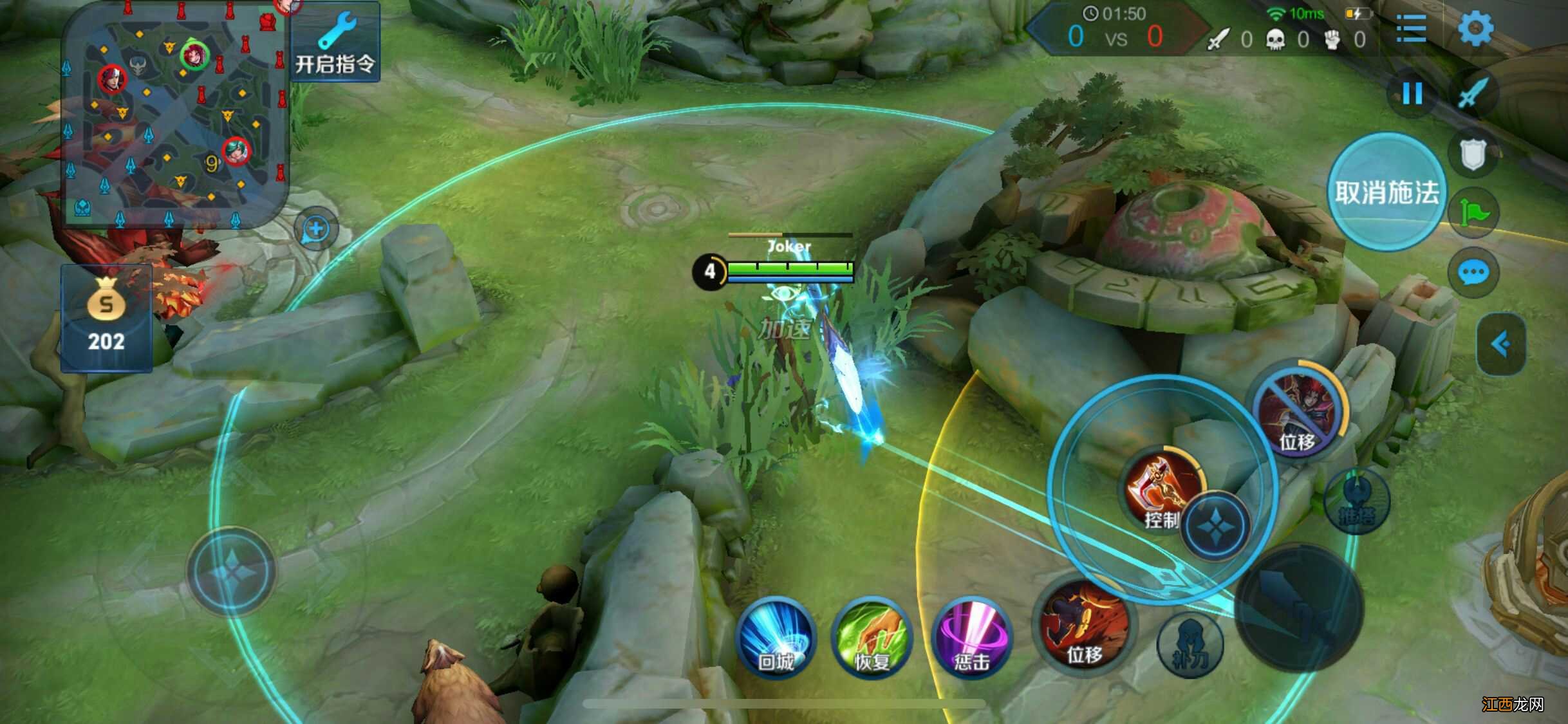Click the plus chat bubble icon
Screen dimensions: 1568x724
pos(316,228)
